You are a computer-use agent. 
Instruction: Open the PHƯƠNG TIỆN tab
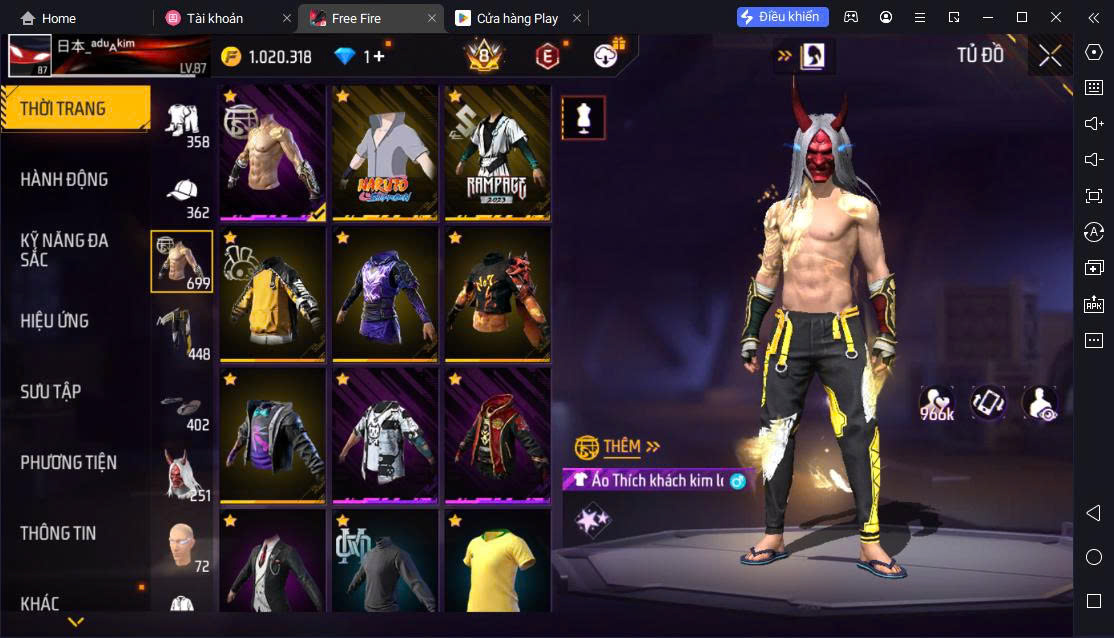pyautogui.click(x=68, y=462)
